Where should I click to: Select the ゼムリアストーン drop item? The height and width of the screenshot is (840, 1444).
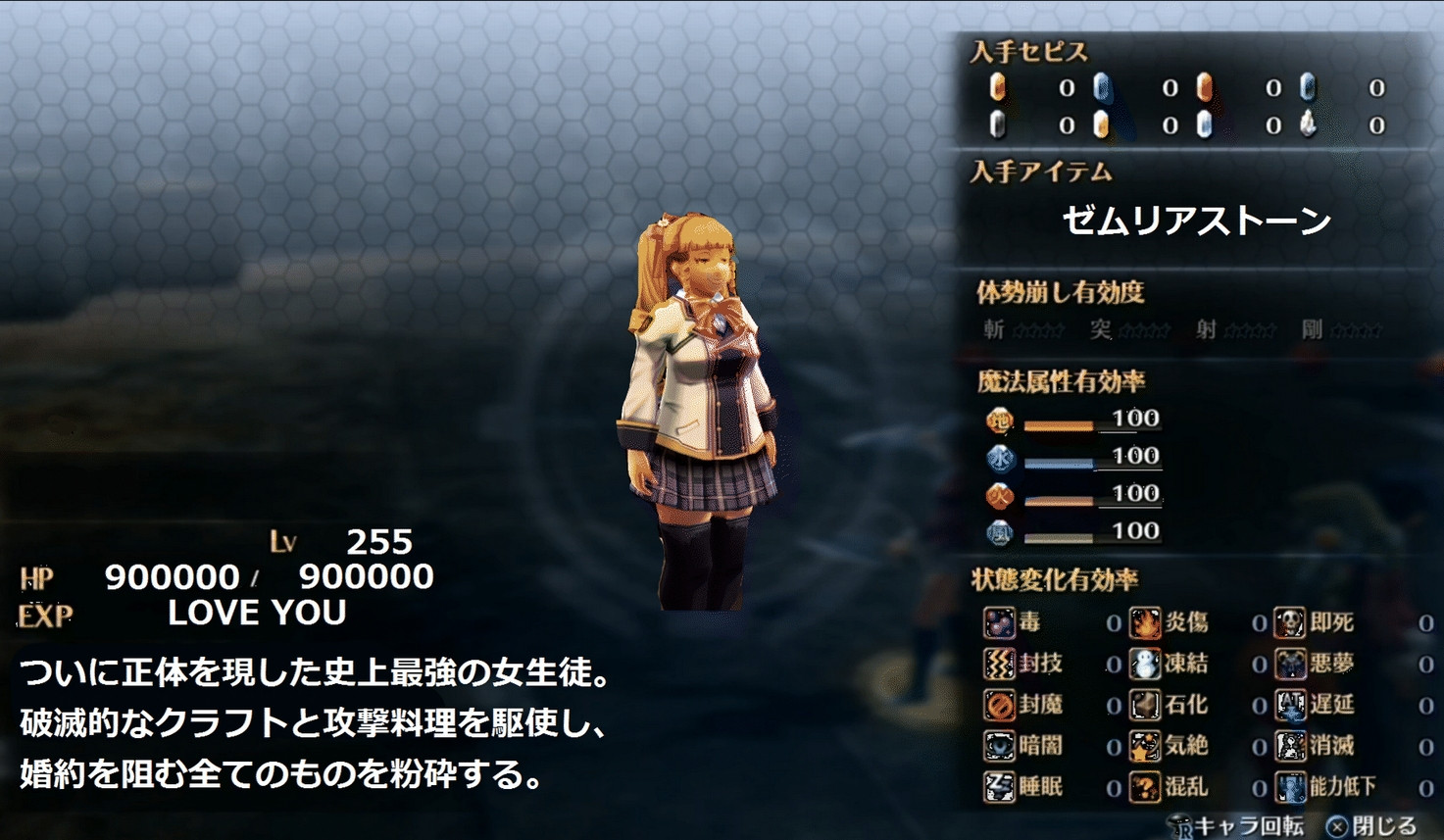(x=1196, y=222)
